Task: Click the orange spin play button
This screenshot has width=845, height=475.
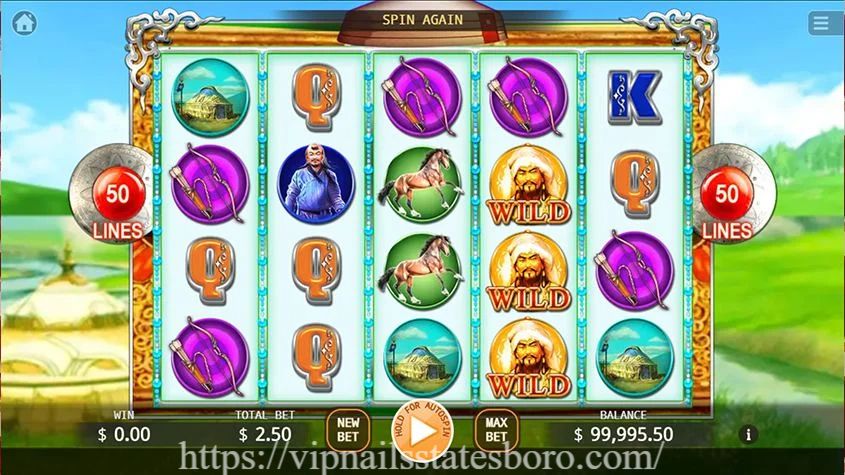Action: coord(423,431)
